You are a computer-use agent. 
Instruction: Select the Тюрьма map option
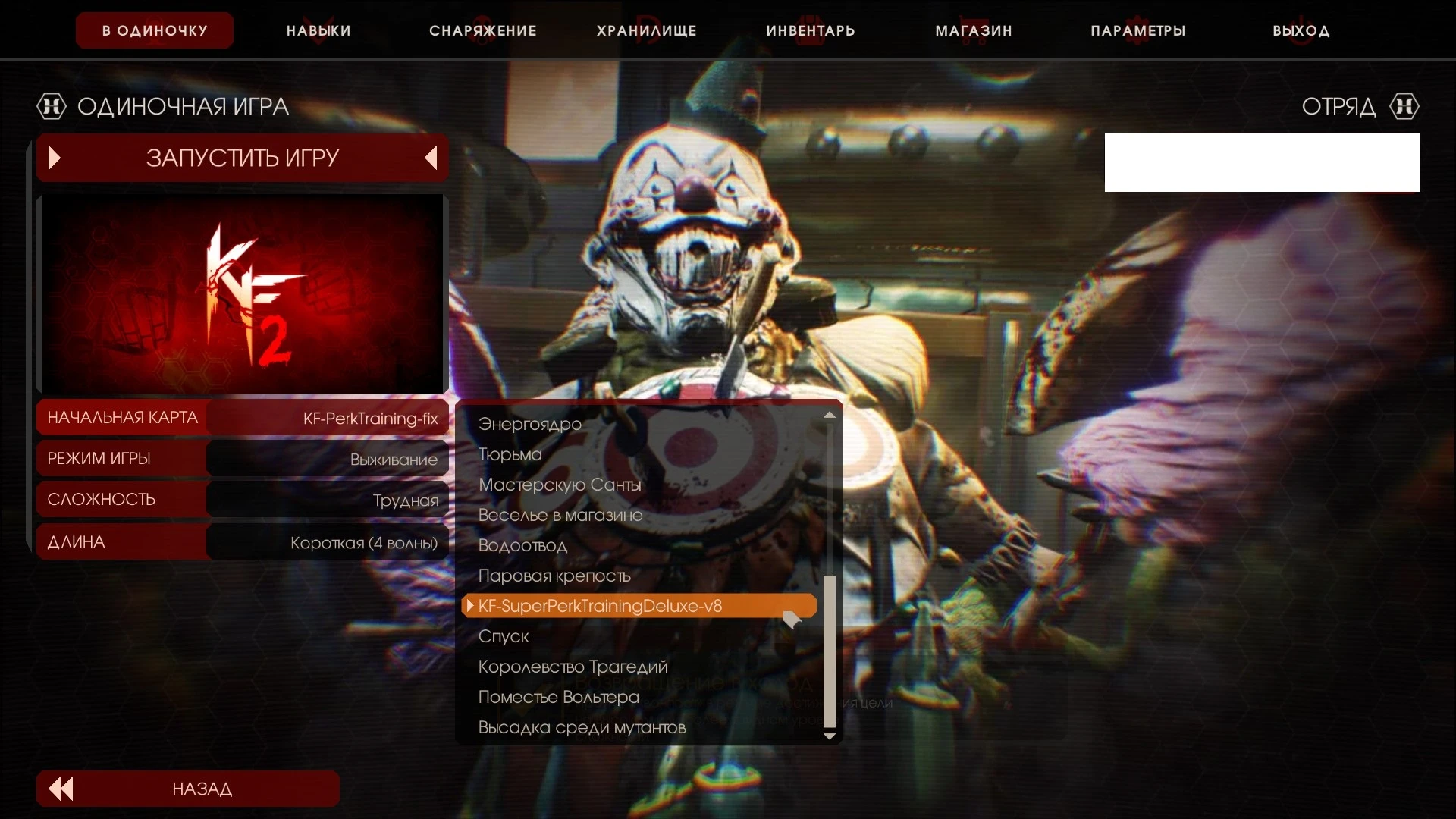[x=509, y=454]
